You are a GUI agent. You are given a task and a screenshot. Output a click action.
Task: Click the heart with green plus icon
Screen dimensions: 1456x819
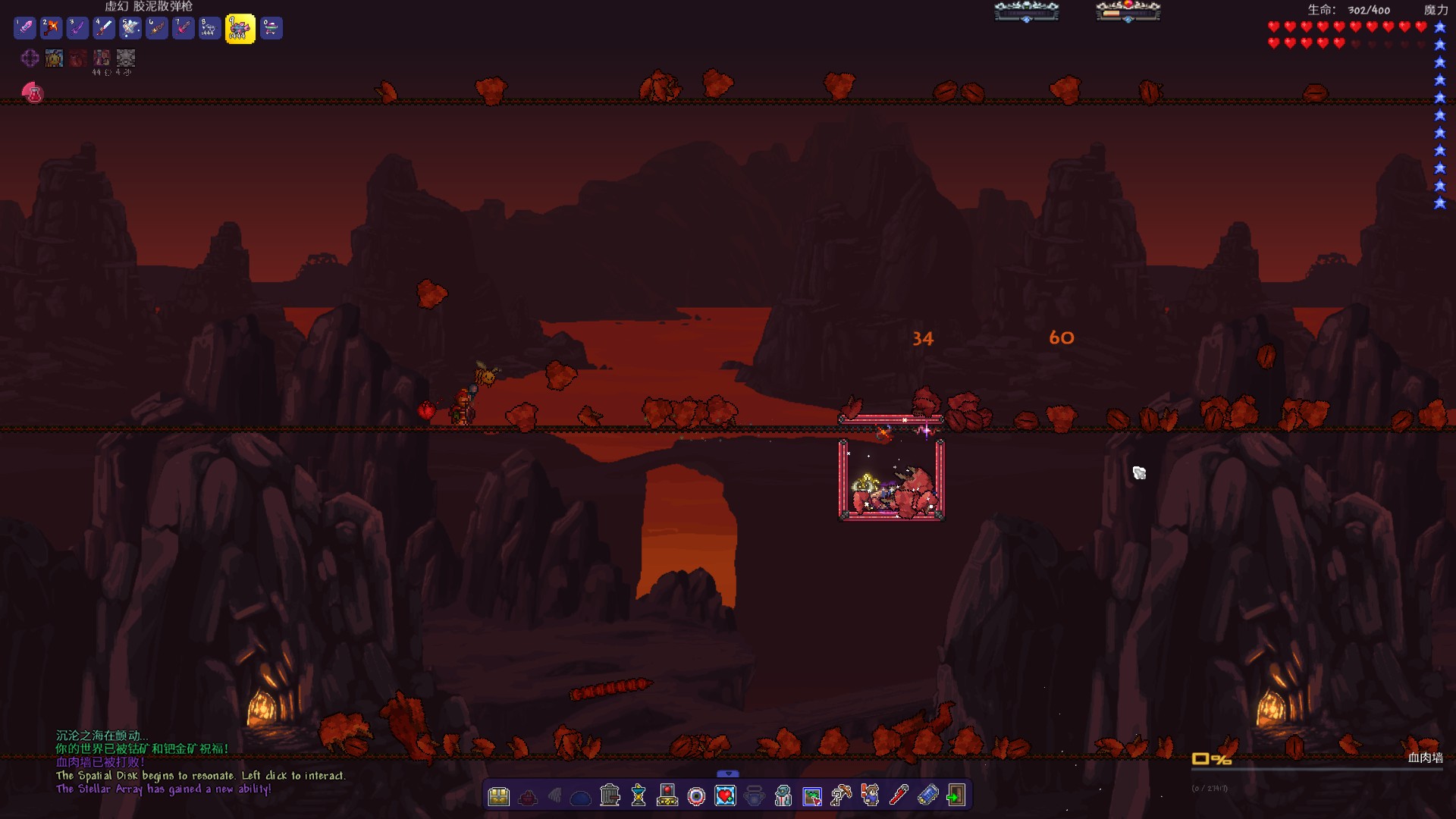tap(726, 796)
